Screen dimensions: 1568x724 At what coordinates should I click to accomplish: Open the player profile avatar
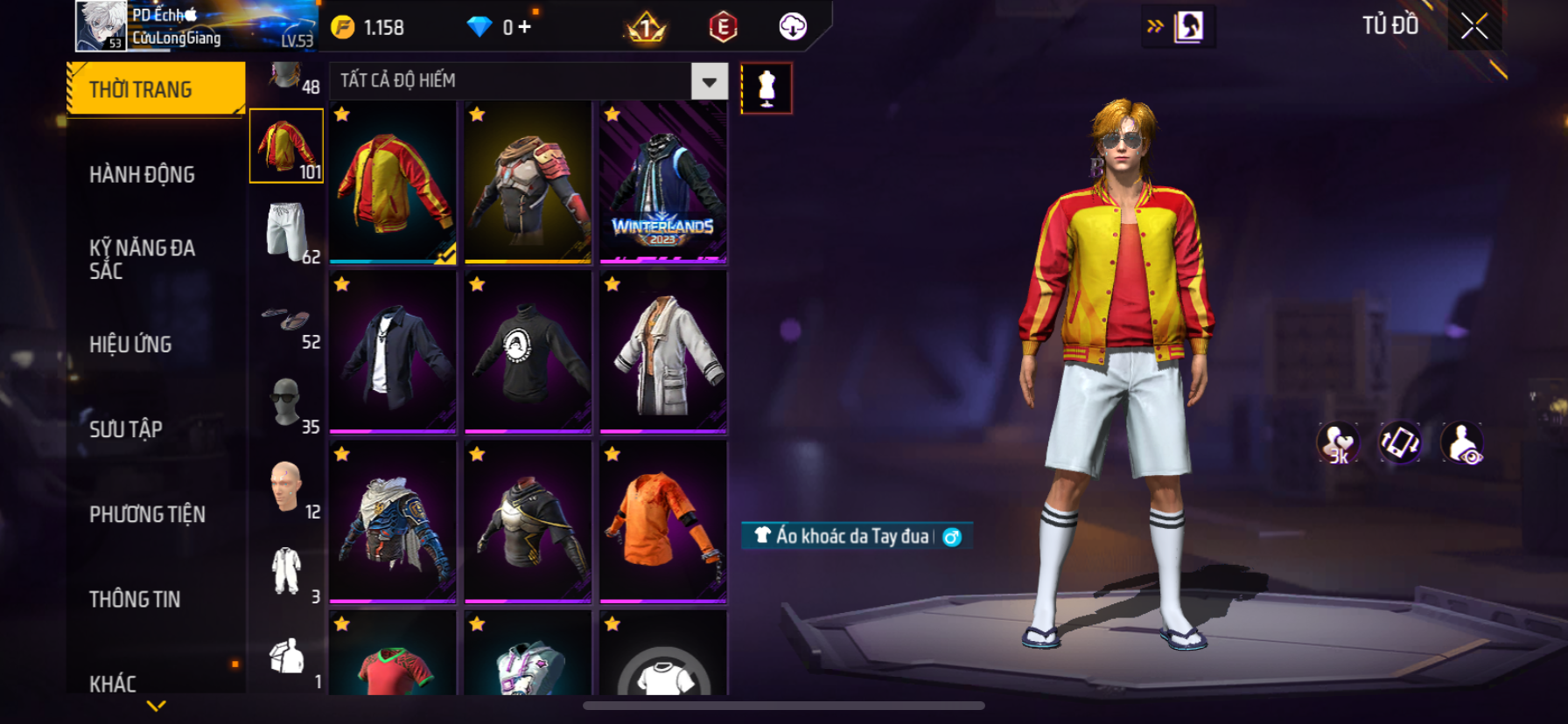click(101, 25)
